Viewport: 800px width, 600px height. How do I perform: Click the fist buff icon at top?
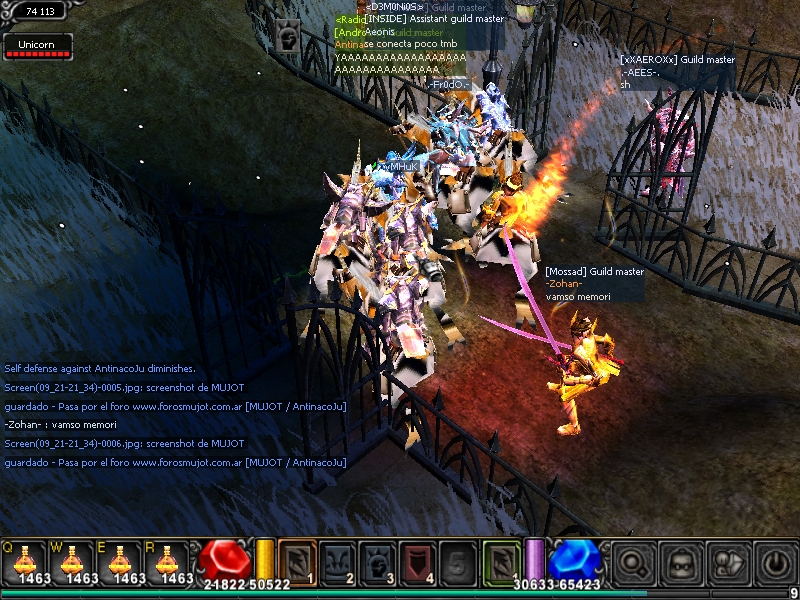pyautogui.click(x=288, y=37)
